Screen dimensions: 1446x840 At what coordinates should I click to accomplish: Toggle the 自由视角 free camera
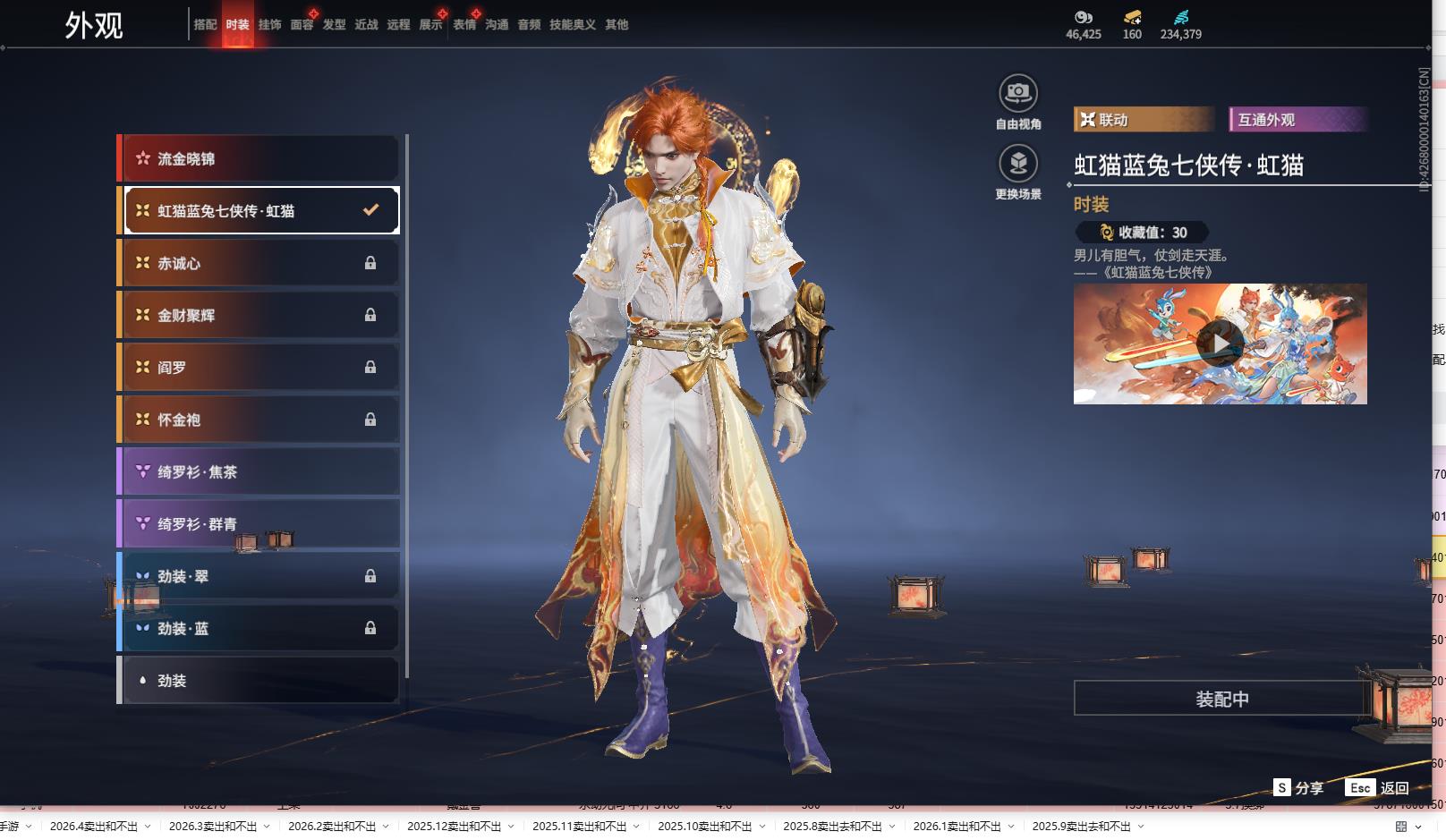pyautogui.click(x=1017, y=93)
